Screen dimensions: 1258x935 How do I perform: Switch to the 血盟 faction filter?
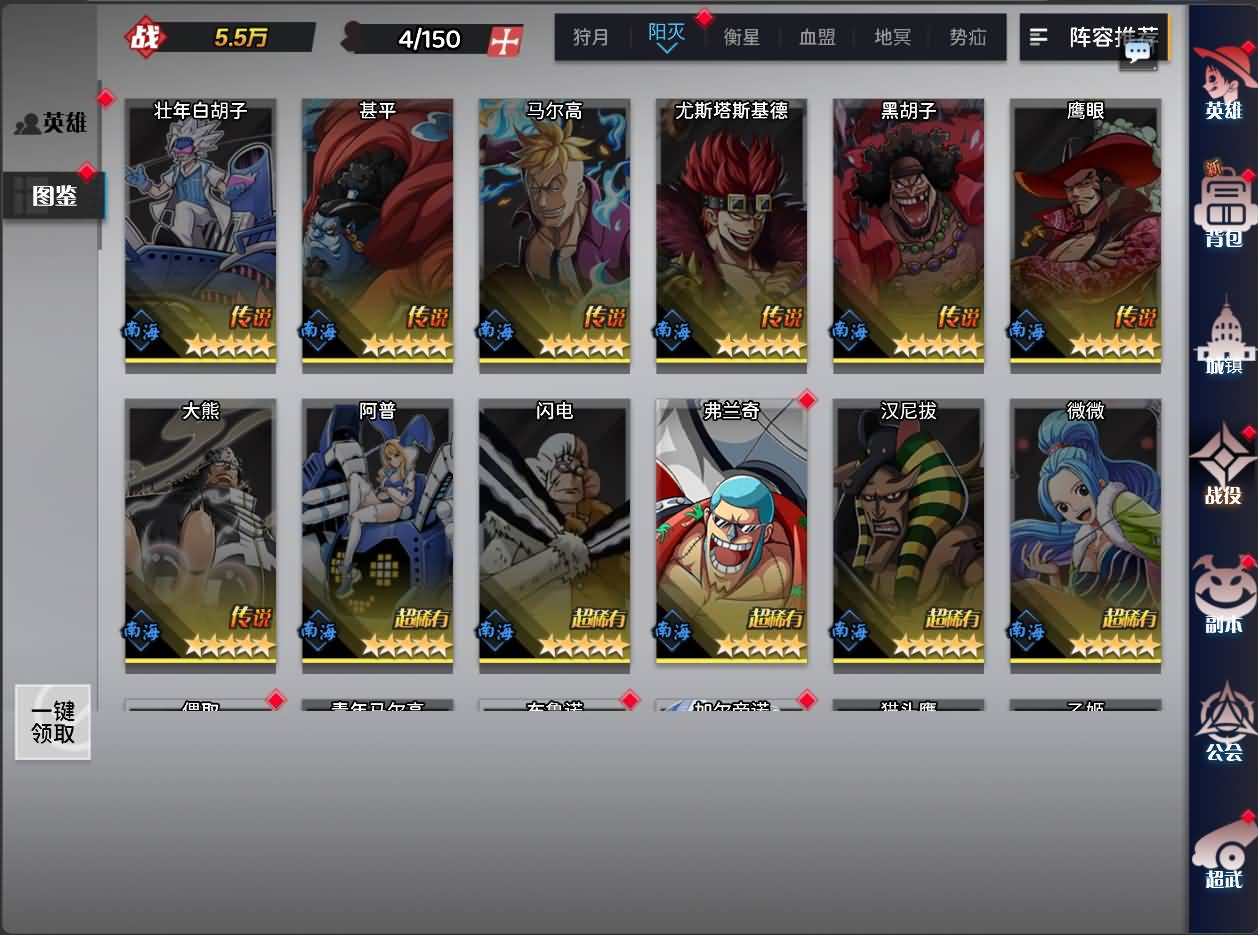click(817, 38)
